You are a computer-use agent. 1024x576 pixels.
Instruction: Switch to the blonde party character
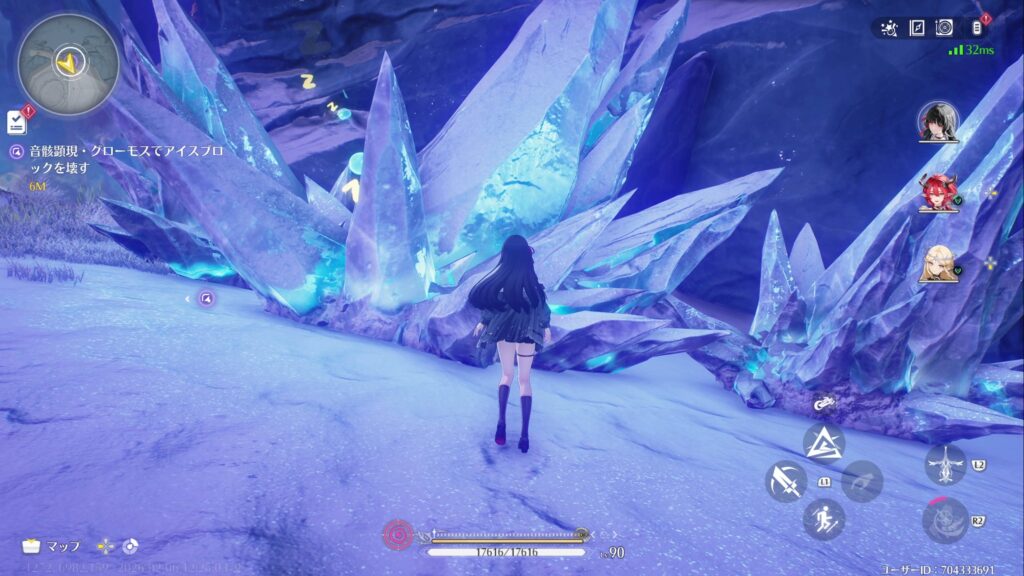938,263
